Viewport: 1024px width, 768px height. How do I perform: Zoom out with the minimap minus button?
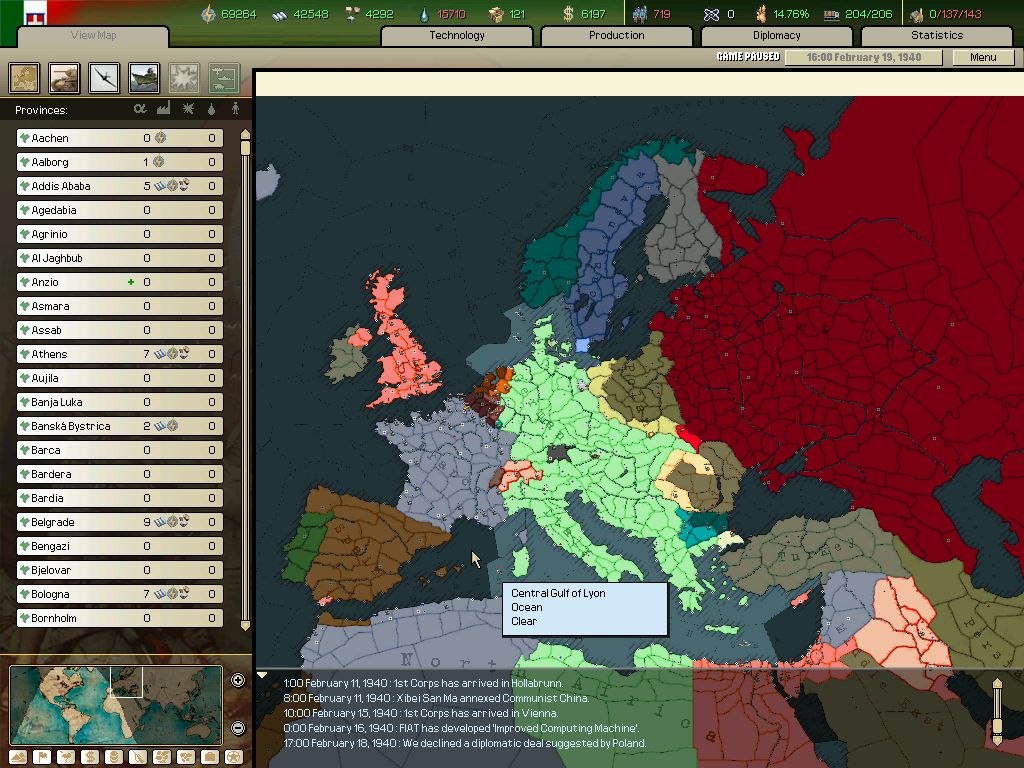[238, 728]
